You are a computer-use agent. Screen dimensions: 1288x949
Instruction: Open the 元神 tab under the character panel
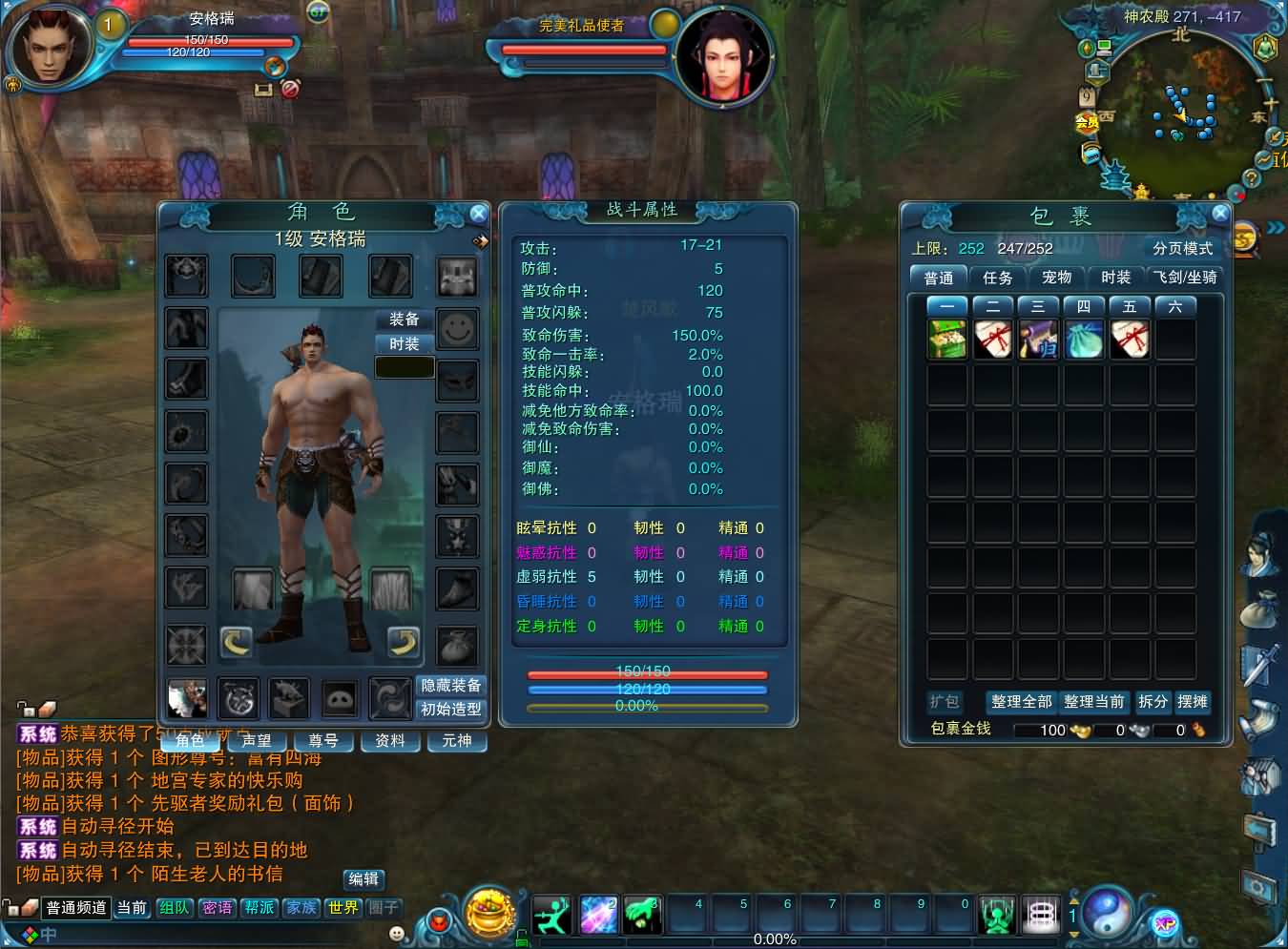coord(457,741)
